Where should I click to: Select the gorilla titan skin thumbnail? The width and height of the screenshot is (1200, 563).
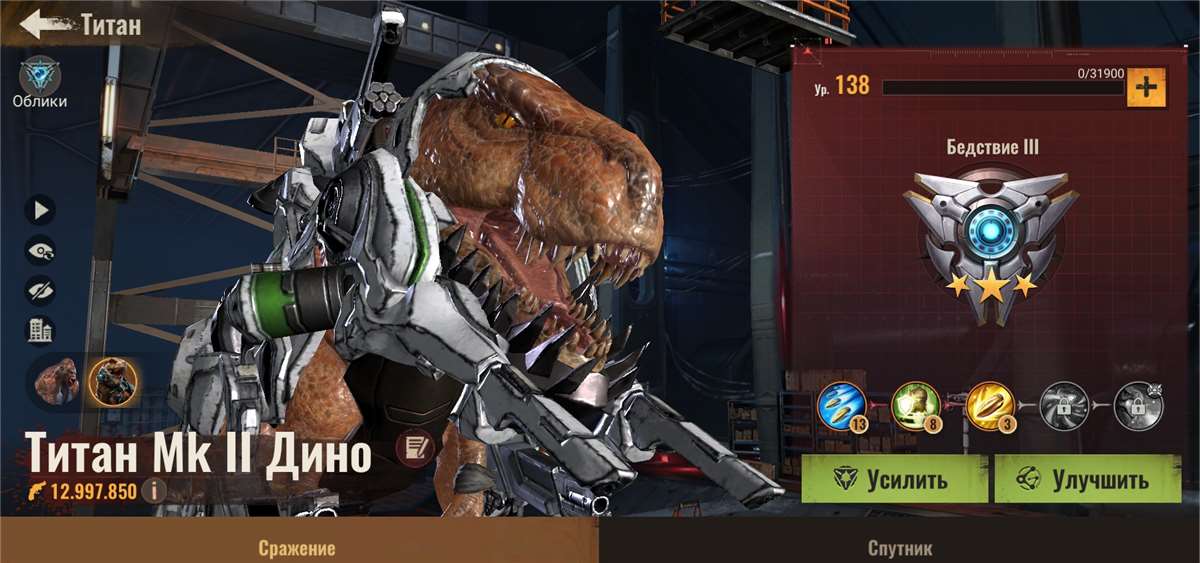tap(57, 380)
